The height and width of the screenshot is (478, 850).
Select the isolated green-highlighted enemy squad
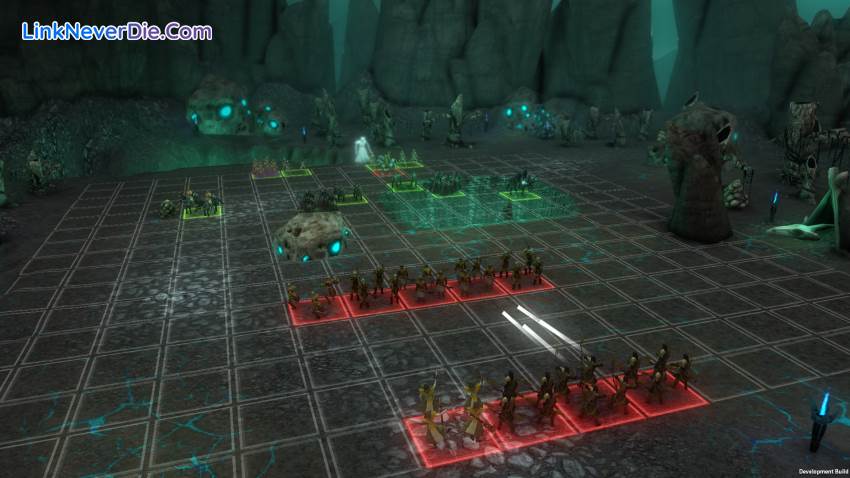pyautogui.click(x=203, y=204)
